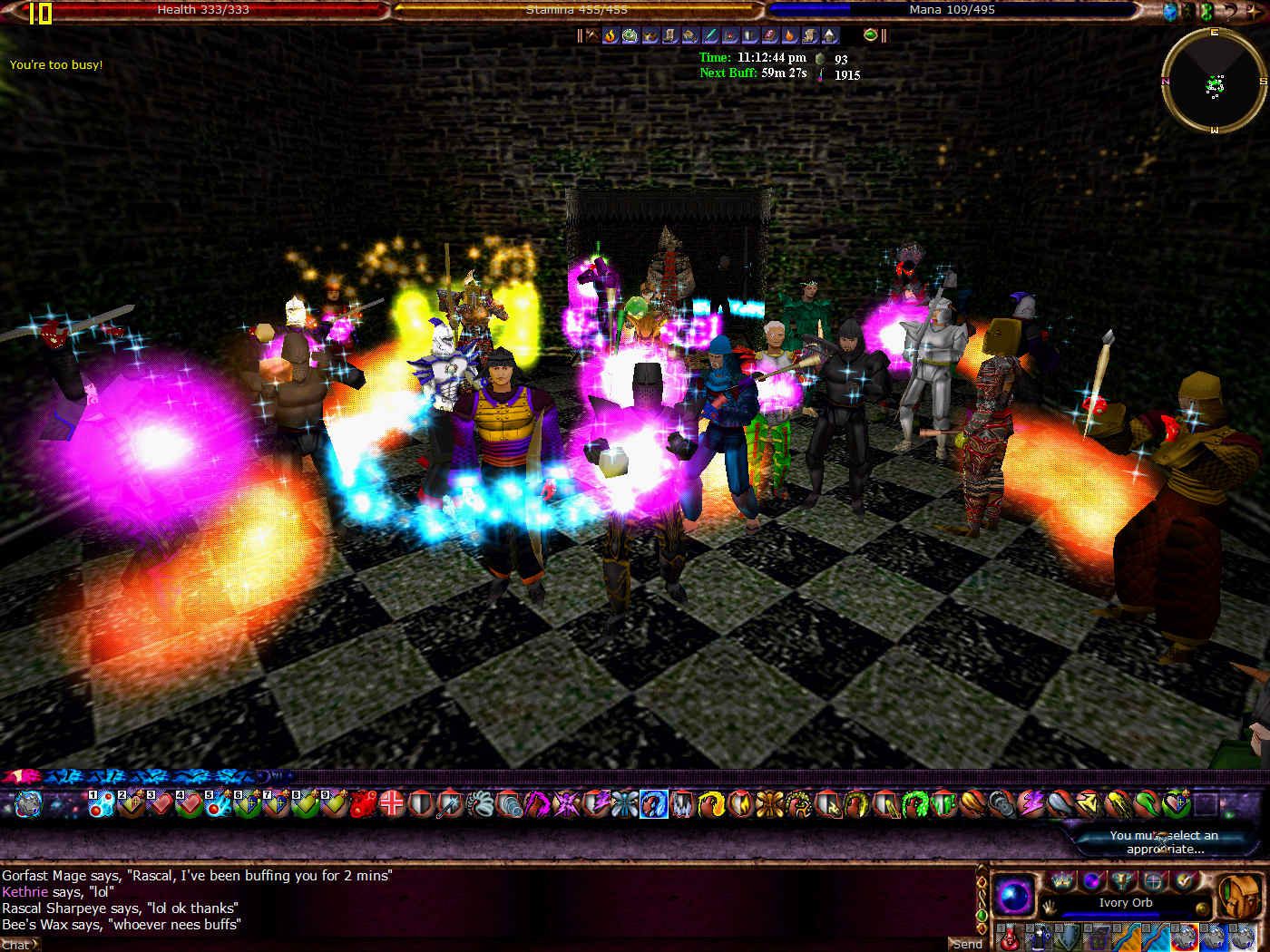This screenshot has height=952, width=1270.
Task: Select the robed figure item in pack bar
Action: click(x=1040, y=937)
